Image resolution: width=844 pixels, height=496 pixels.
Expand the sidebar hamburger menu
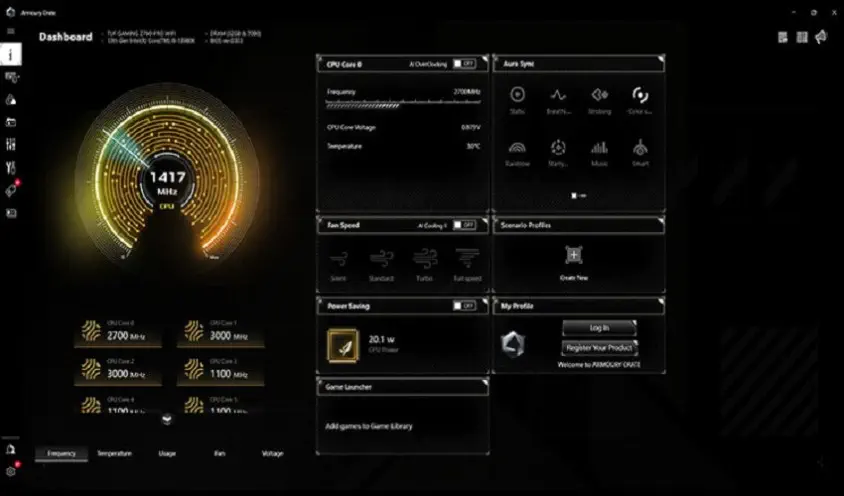(11, 32)
